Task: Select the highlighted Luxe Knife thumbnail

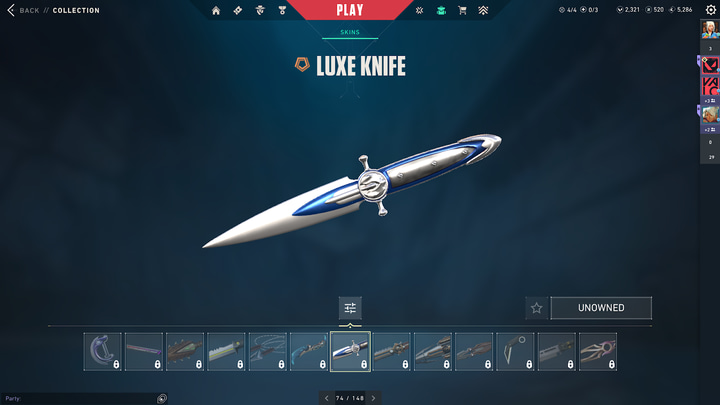Action: pos(350,352)
